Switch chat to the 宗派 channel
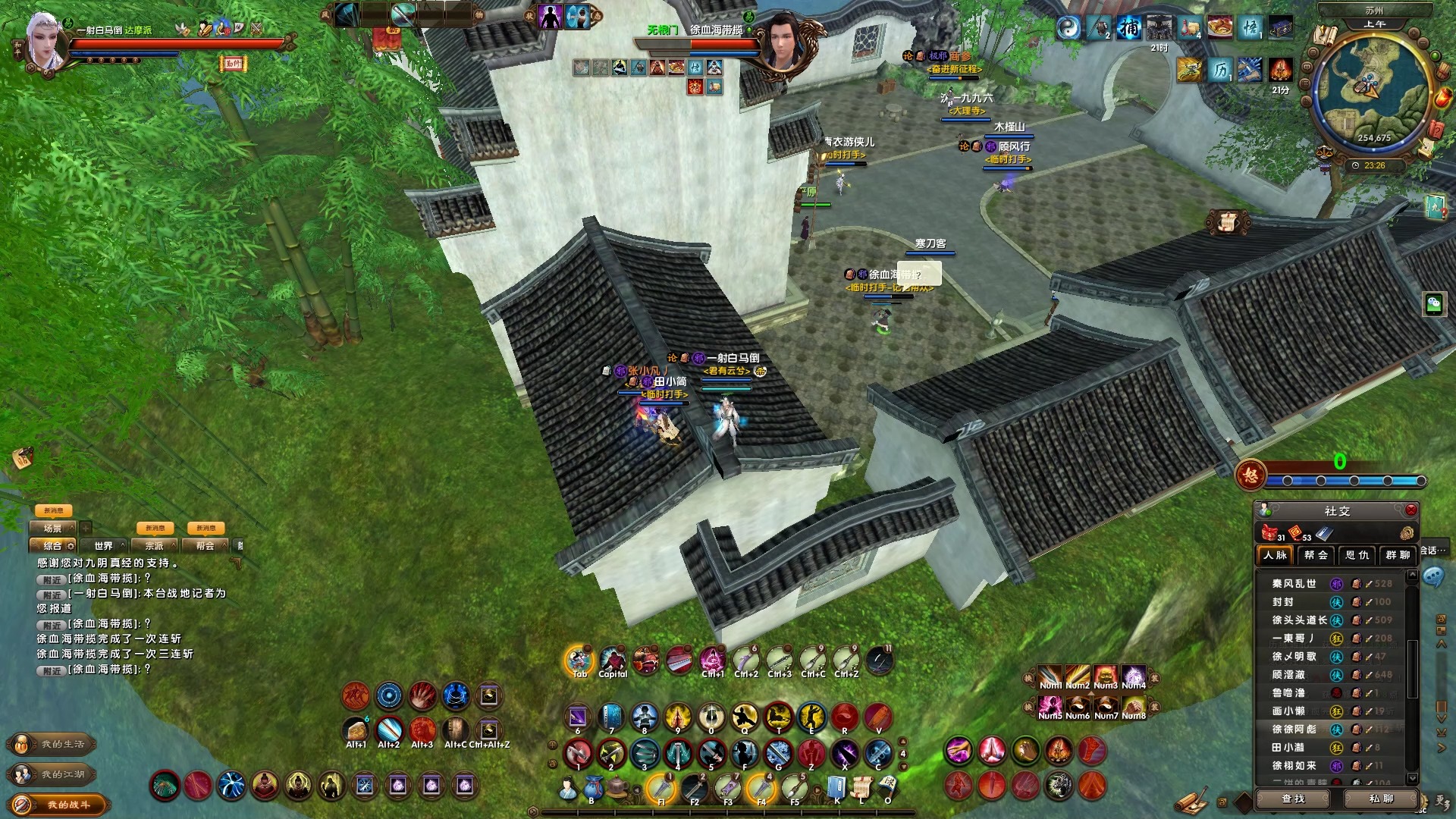The height and width of the screenshot is (819, 1456). point(155,546)
